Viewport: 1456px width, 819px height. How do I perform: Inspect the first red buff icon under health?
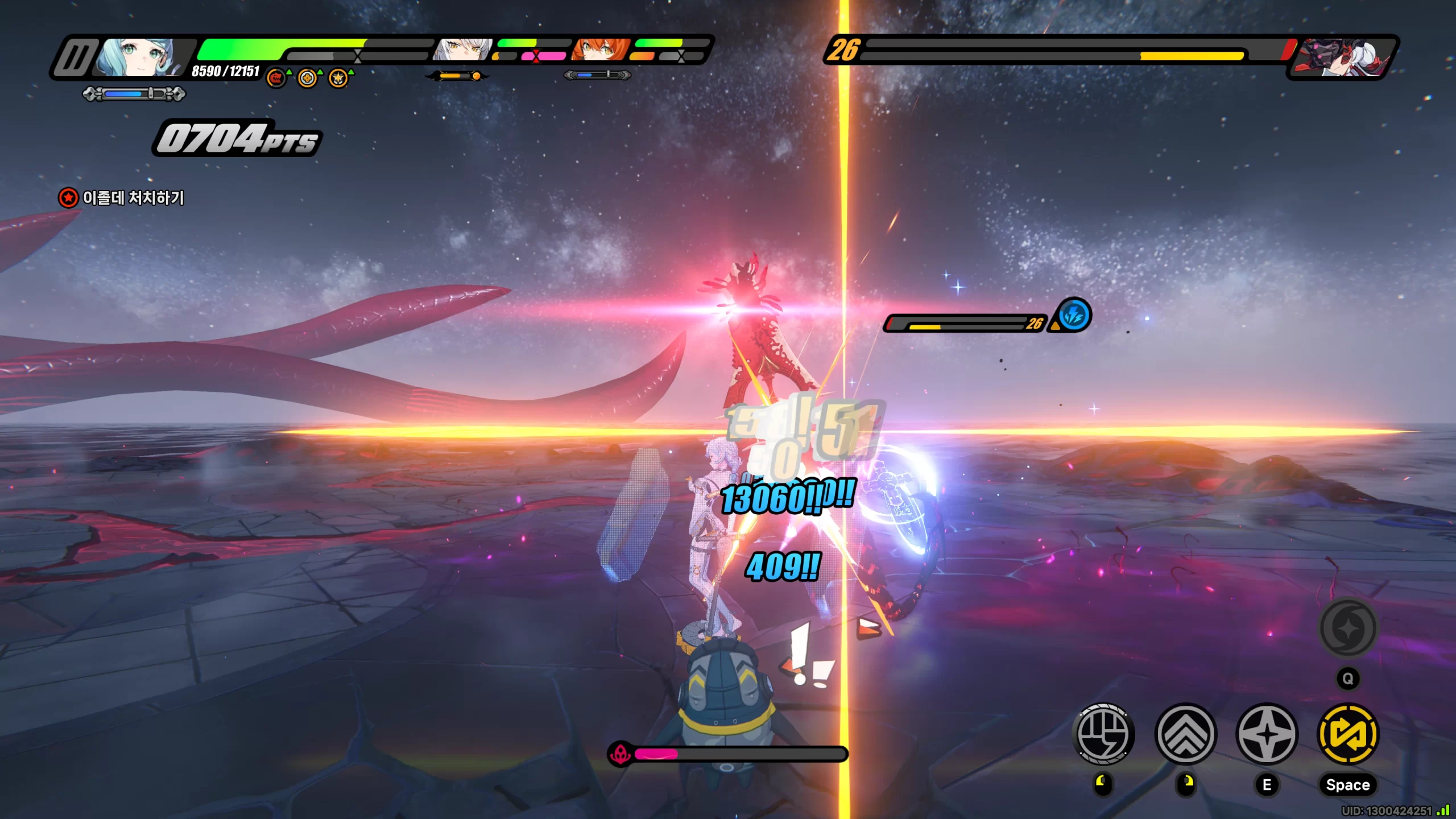(x=276, y=78)
